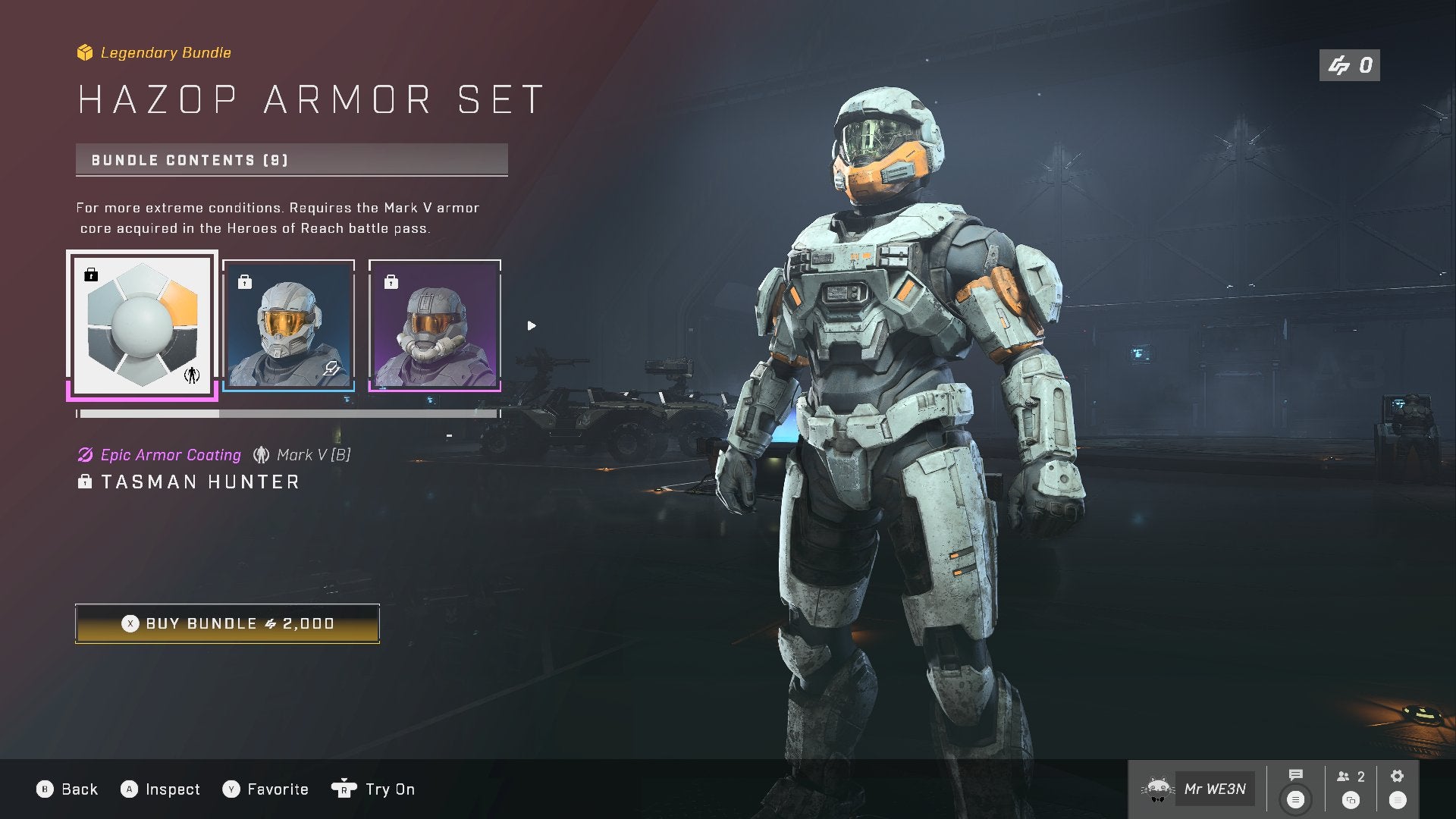The image size is (1456, 819).
Task: Buy the HAZOP bundle for 2,000 credits
Action: click(x=227, y=623)
